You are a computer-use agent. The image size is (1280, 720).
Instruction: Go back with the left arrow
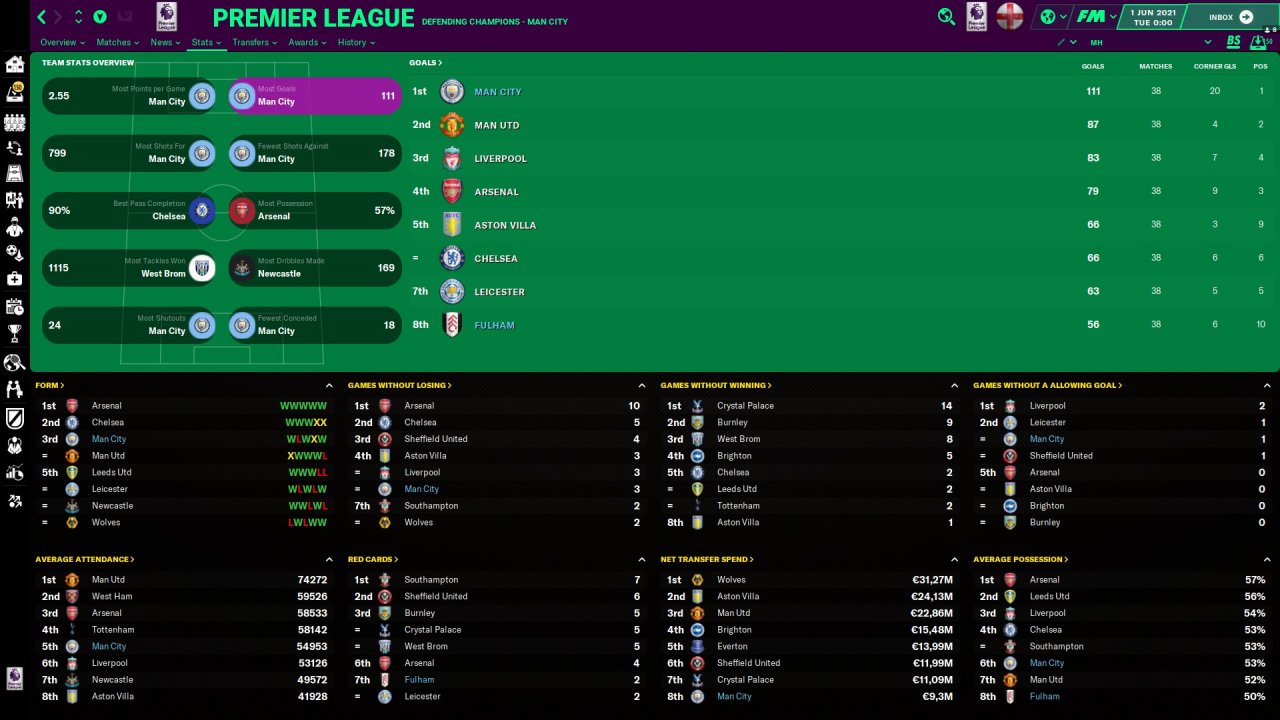tap(41, 17)
